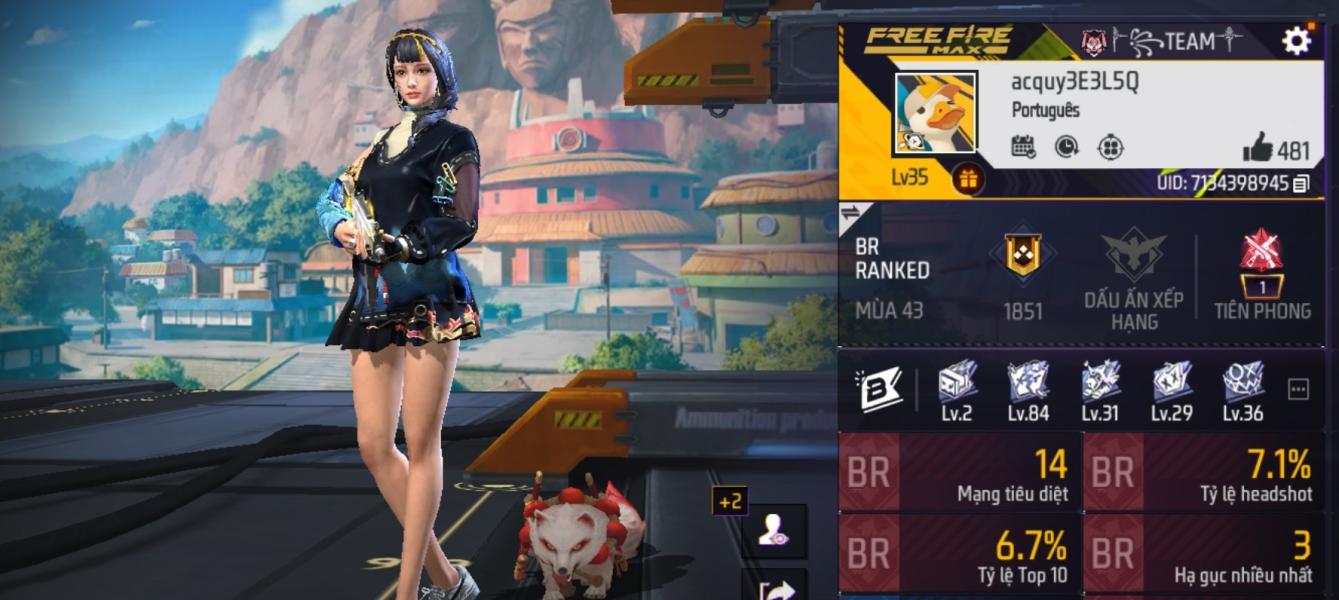
Task: Open the clock history icon
Action: 1067,147
